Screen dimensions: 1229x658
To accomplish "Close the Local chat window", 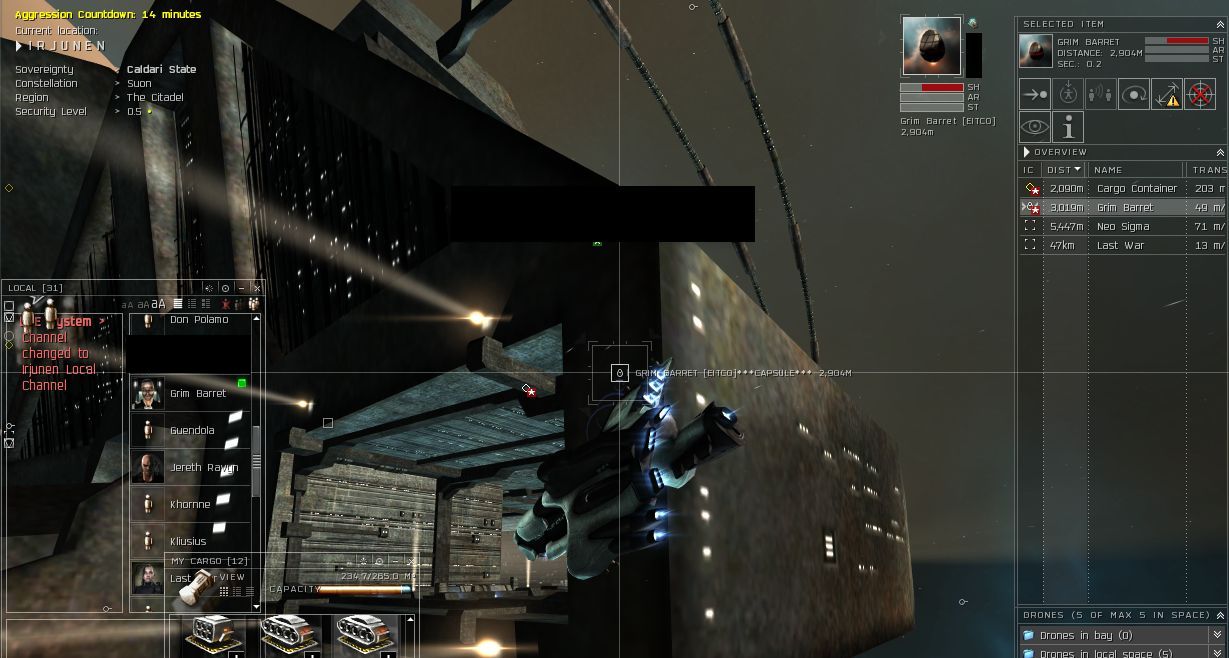I will [257, 288].
